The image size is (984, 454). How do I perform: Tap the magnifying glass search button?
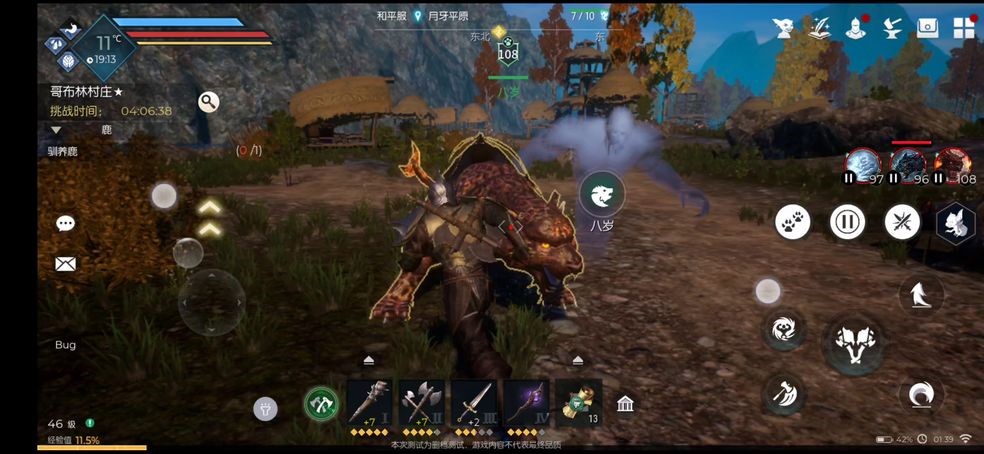[x=208, y=102]
